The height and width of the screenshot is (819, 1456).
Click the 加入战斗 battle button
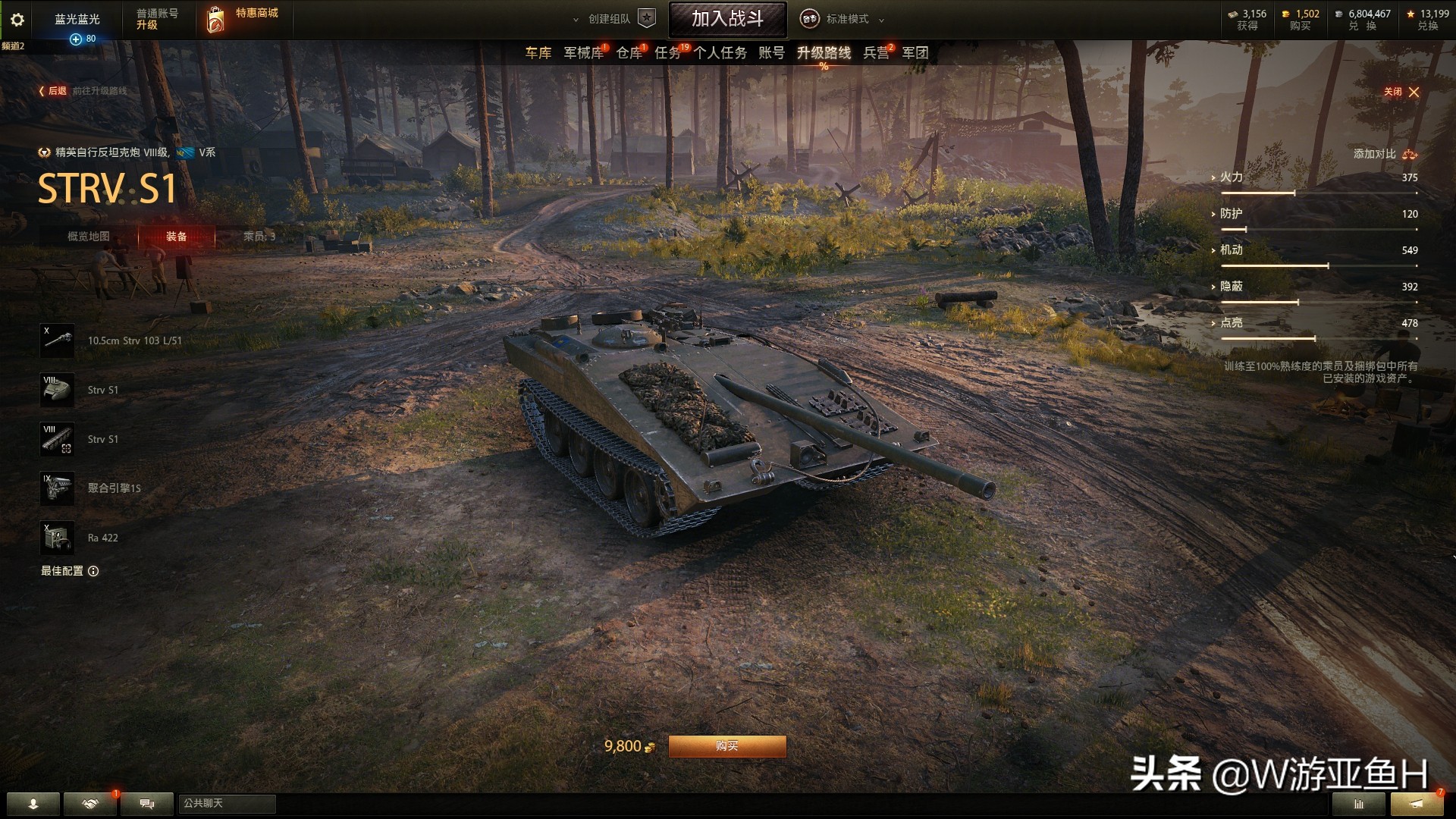point(727,19)
